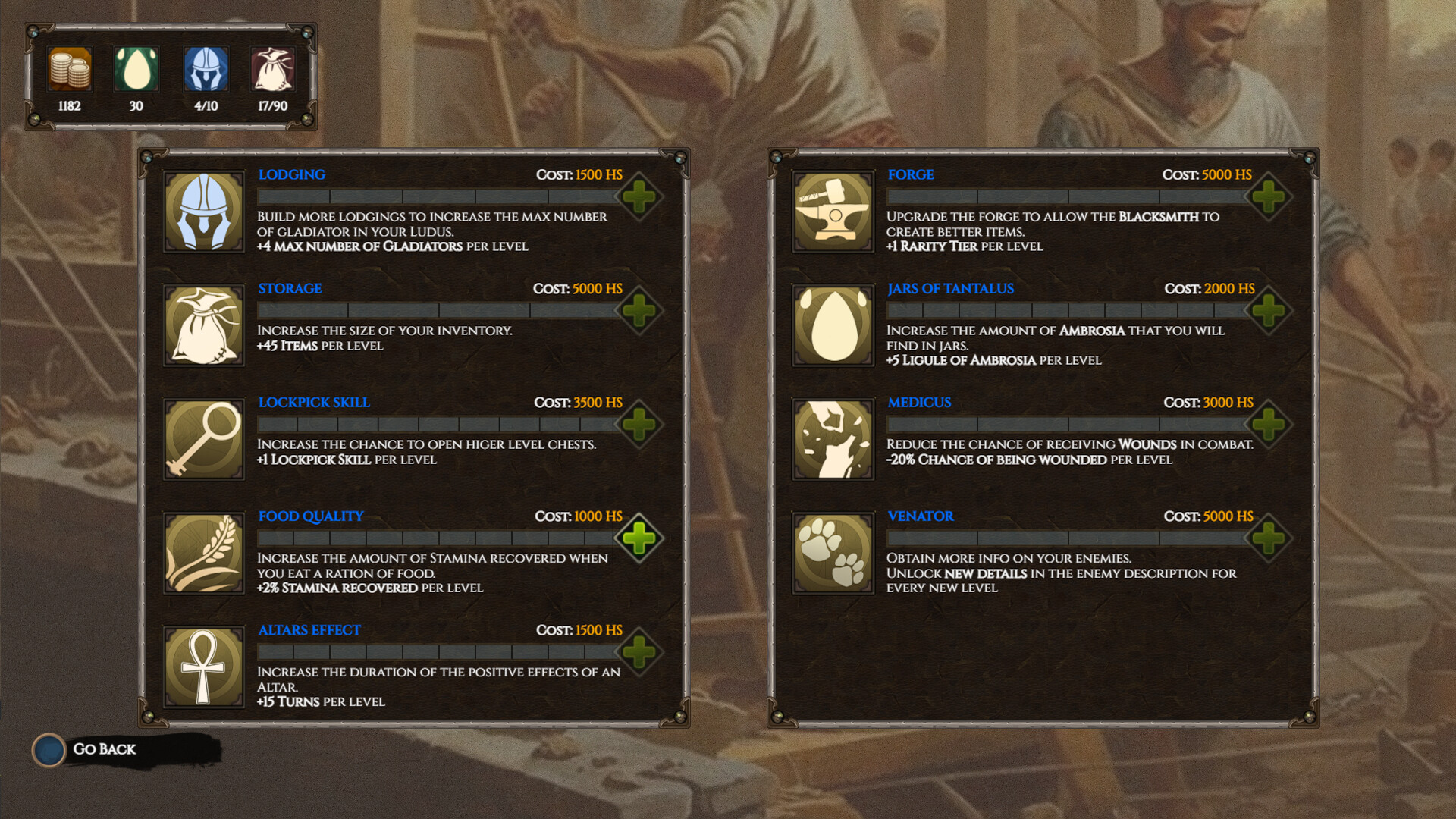Click the Food Quality wheat icon
1456x819 pixels.
204,553
